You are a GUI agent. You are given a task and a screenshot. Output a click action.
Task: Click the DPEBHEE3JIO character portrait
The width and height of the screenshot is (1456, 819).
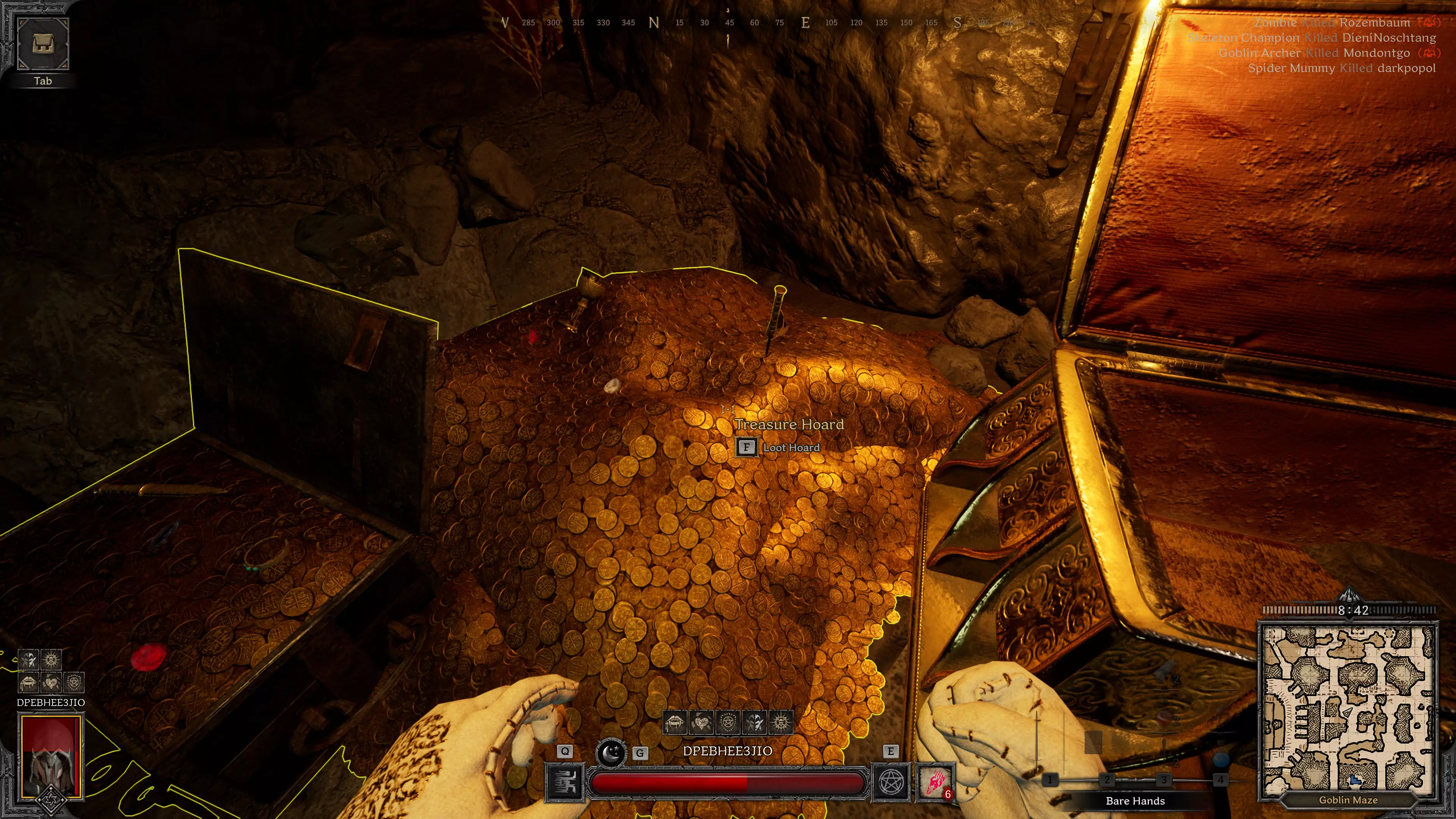(52, 756)
